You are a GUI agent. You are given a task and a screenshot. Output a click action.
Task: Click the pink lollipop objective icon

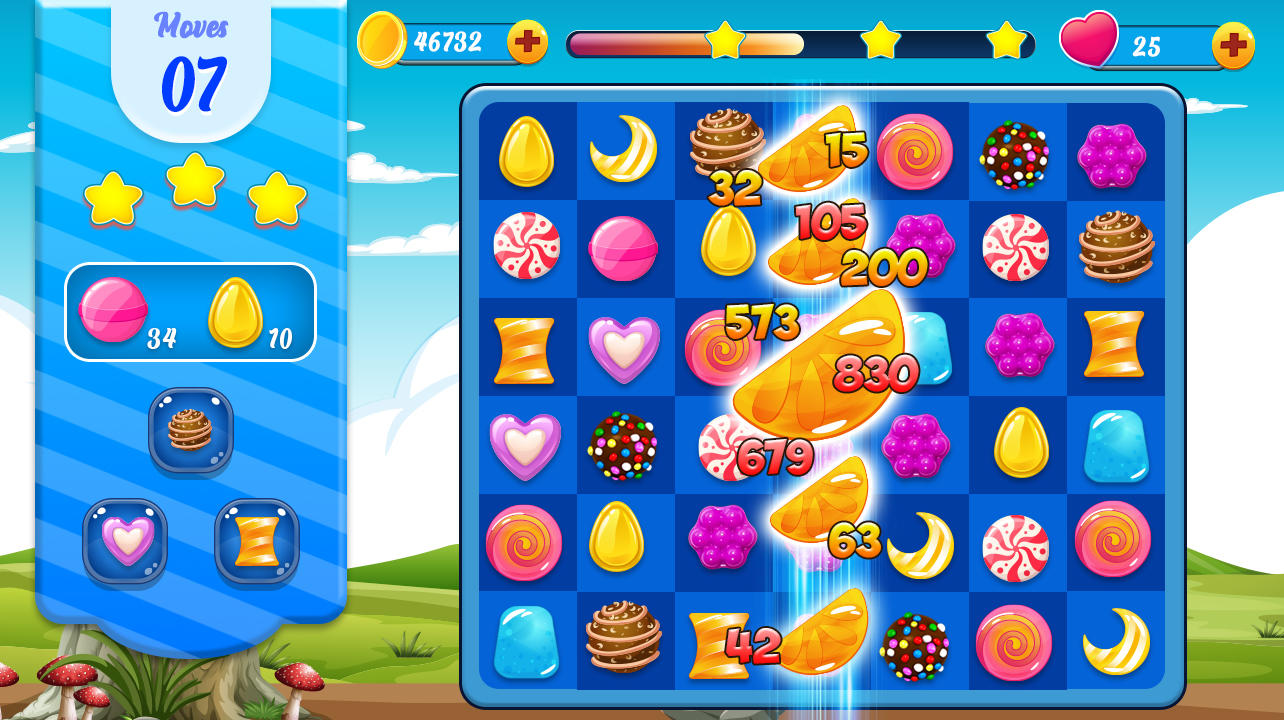[x=112, y=312]
